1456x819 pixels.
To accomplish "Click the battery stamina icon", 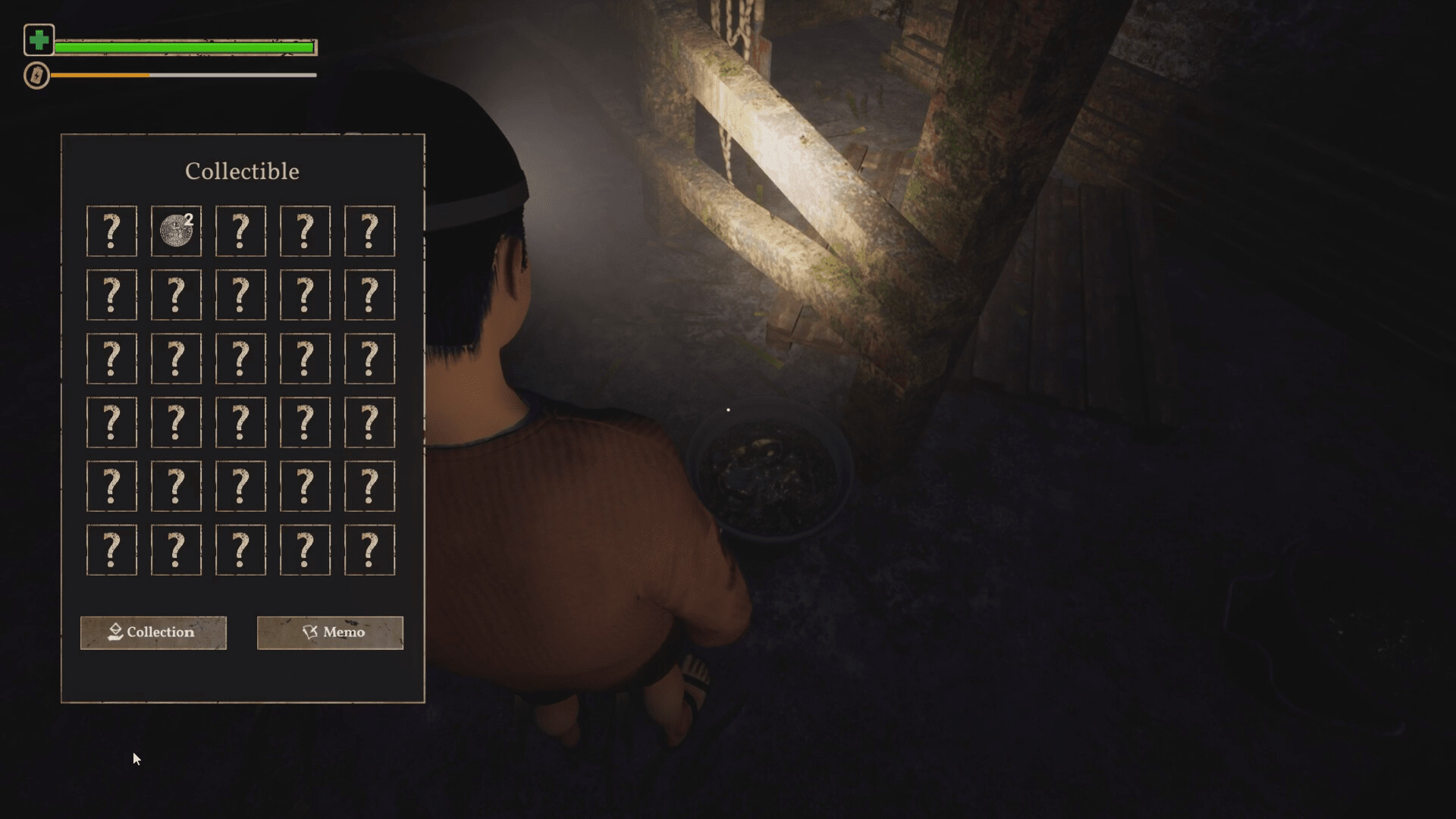I will click(36, 76).
